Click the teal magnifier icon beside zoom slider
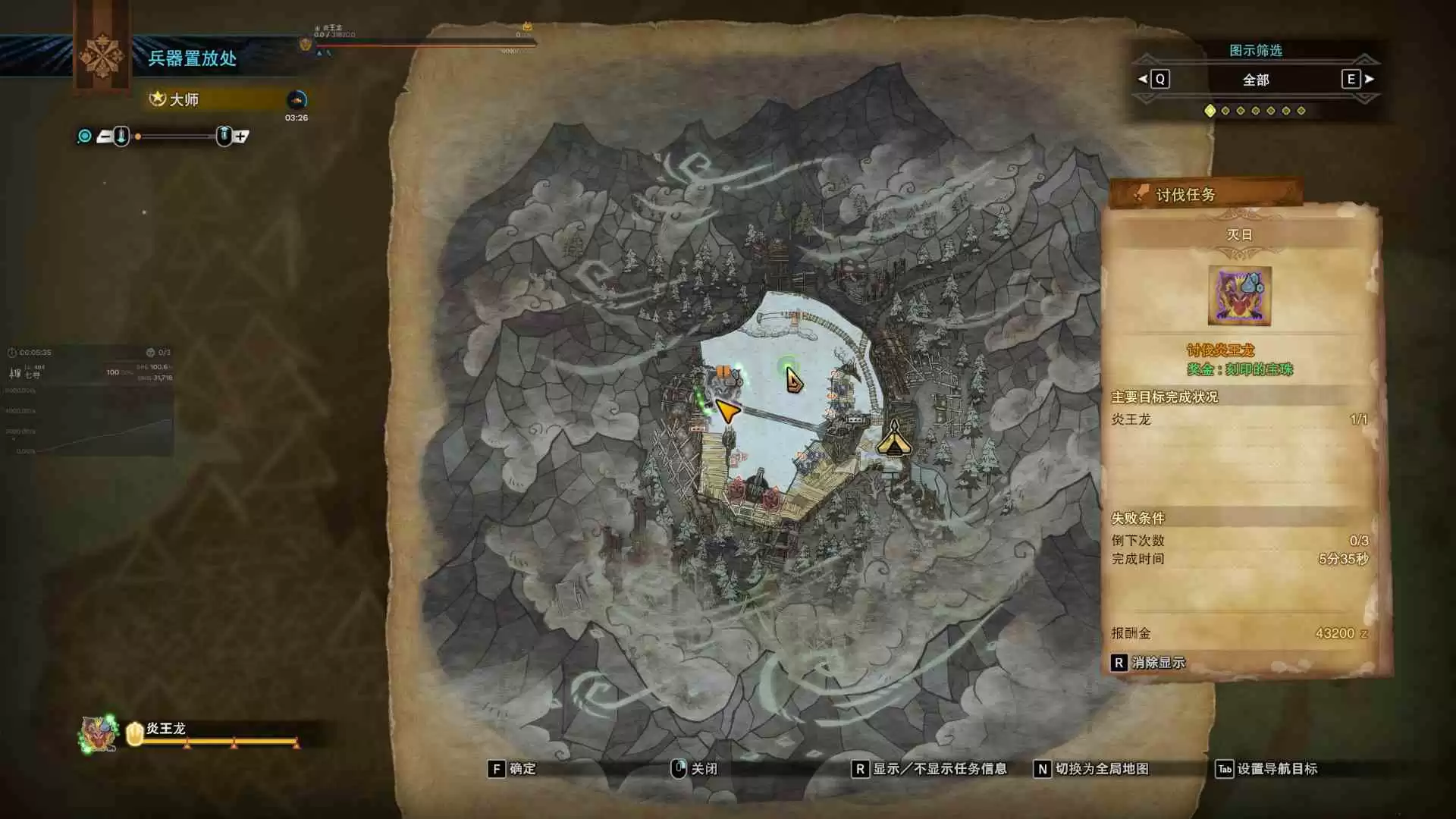Screen dimensions: 1456x819 pyautogui.click(x=85, y=136)
